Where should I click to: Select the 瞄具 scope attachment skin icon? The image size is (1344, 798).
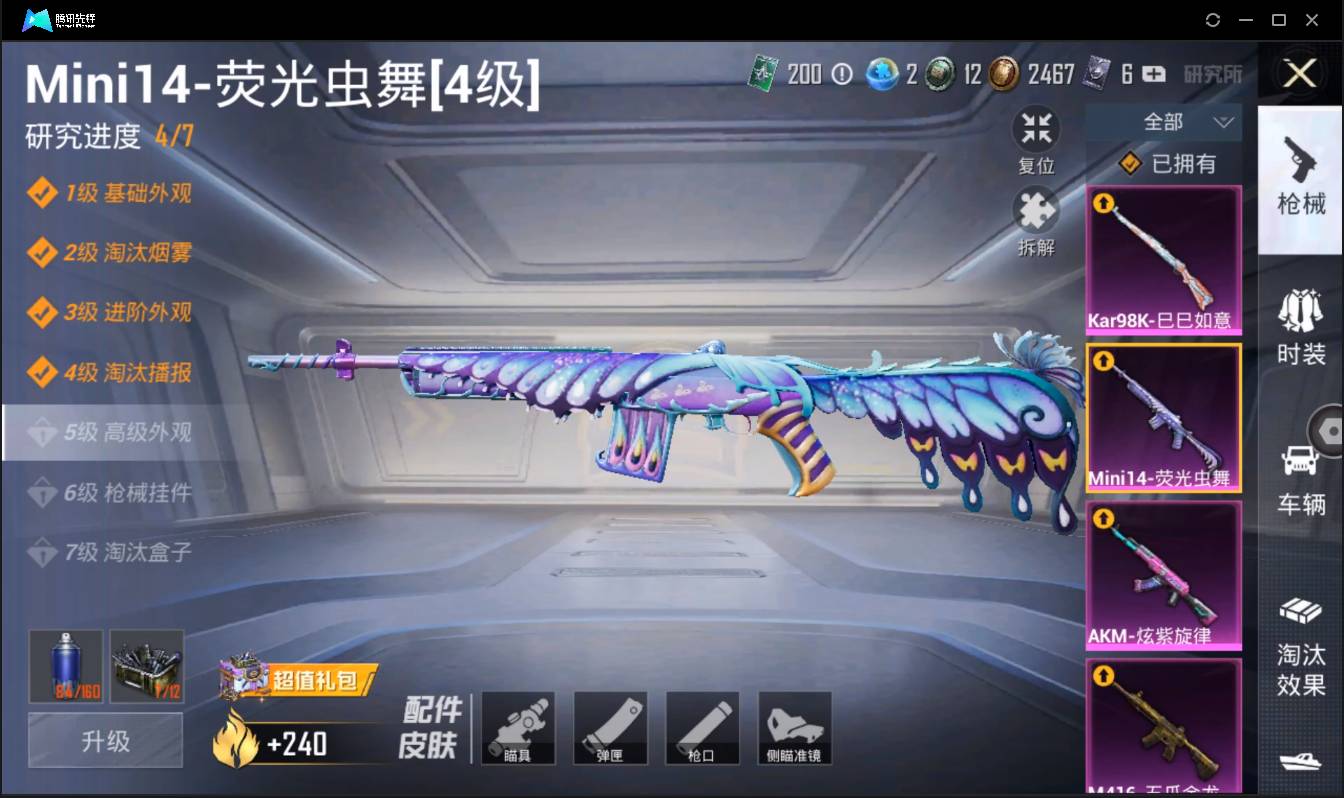518,728
